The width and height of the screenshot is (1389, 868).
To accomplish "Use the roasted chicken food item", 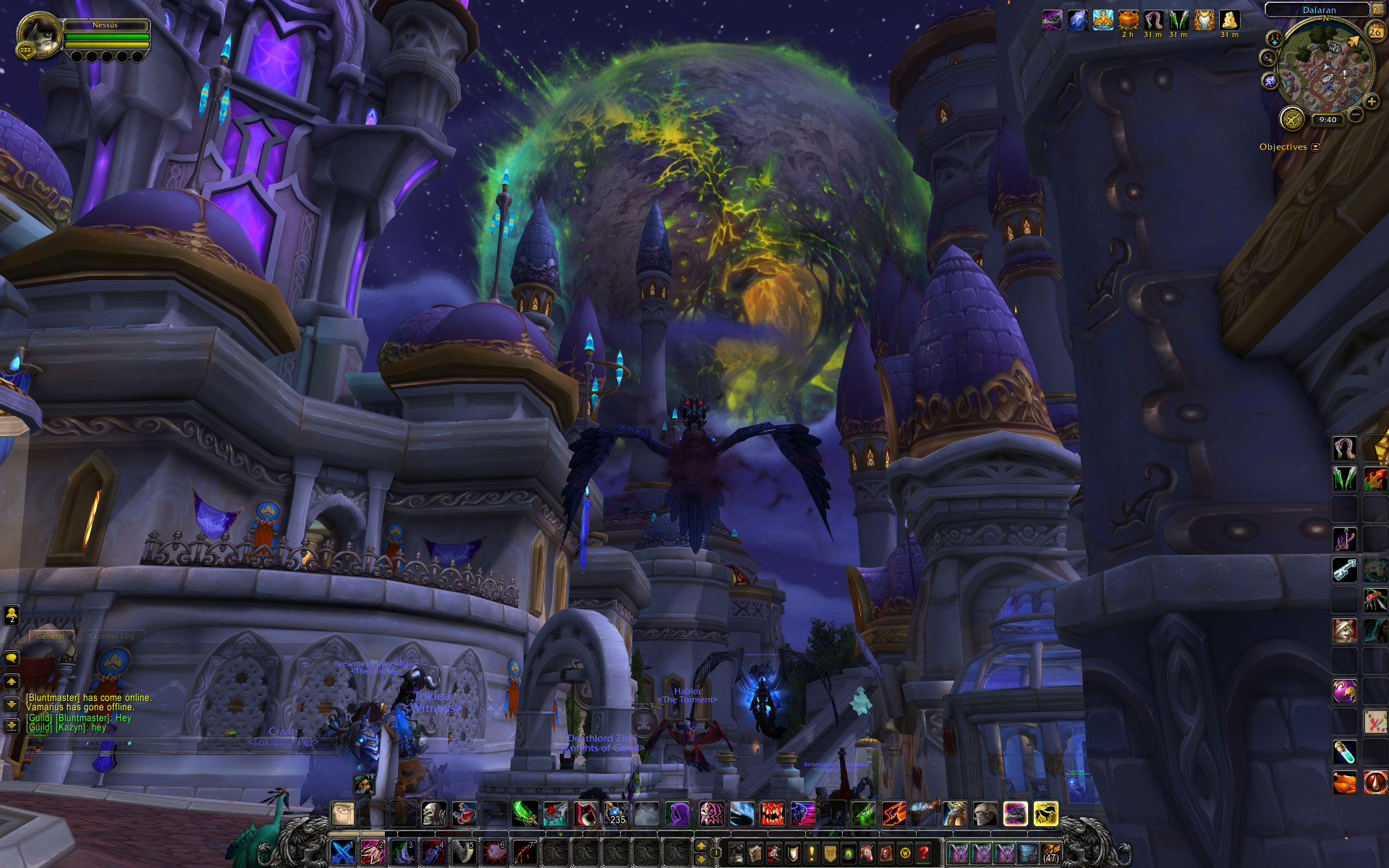I will (x=1344, y=782).
